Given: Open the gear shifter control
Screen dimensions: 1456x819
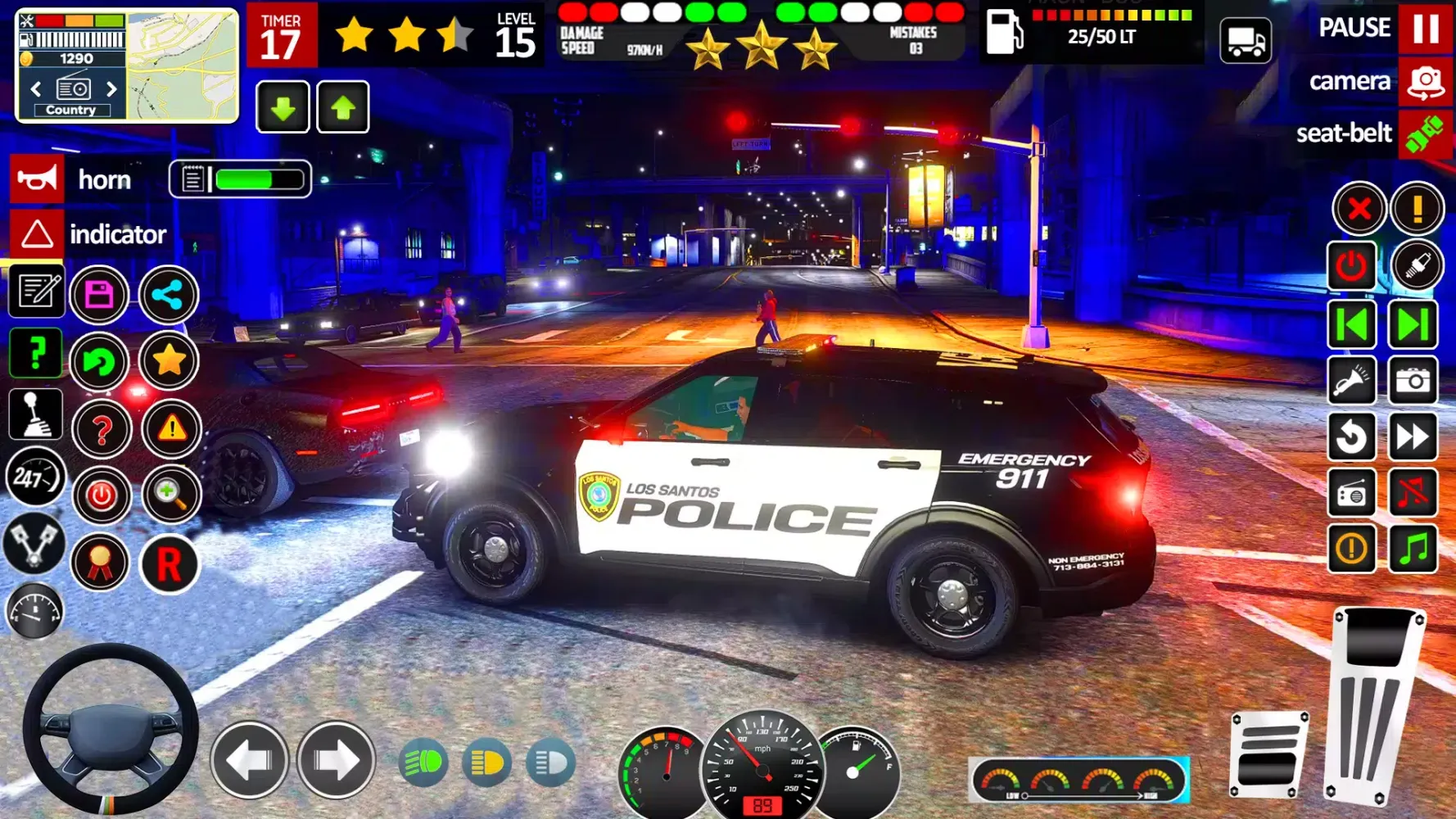Looking at the screenshot, I should pos(34,414).
